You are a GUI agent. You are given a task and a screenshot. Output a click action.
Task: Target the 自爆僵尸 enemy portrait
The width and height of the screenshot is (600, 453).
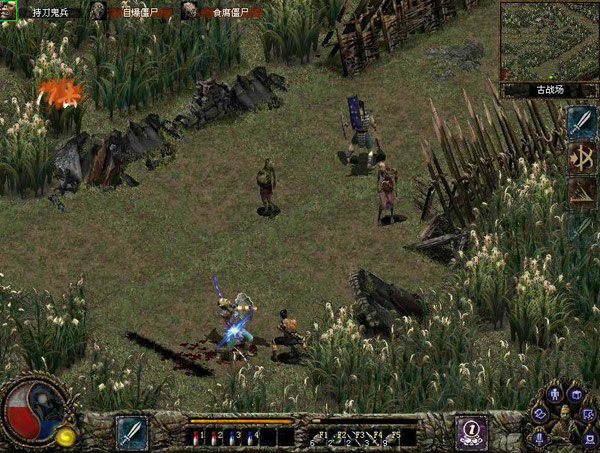pos(98,10)
